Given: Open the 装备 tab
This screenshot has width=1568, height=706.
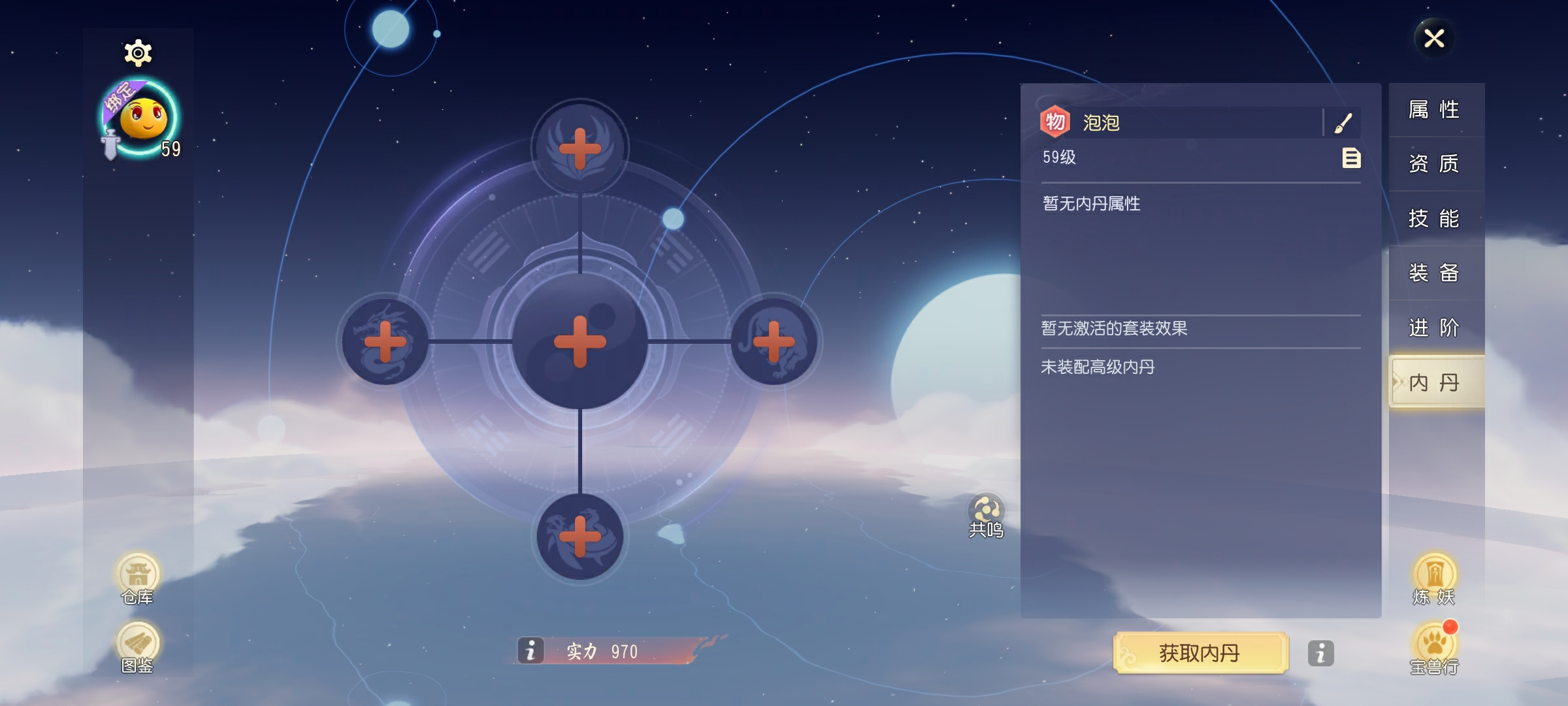Looking at the screenshot, I should [x=1435, y=274].
